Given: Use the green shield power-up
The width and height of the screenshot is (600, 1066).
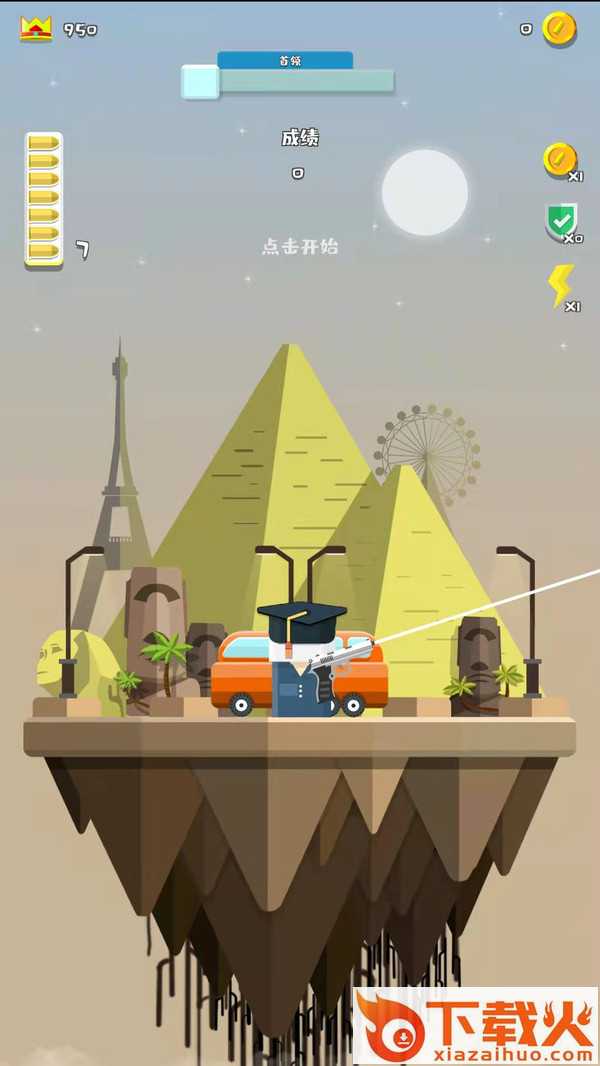Looking at the screenshot, I should click(561, 220).
